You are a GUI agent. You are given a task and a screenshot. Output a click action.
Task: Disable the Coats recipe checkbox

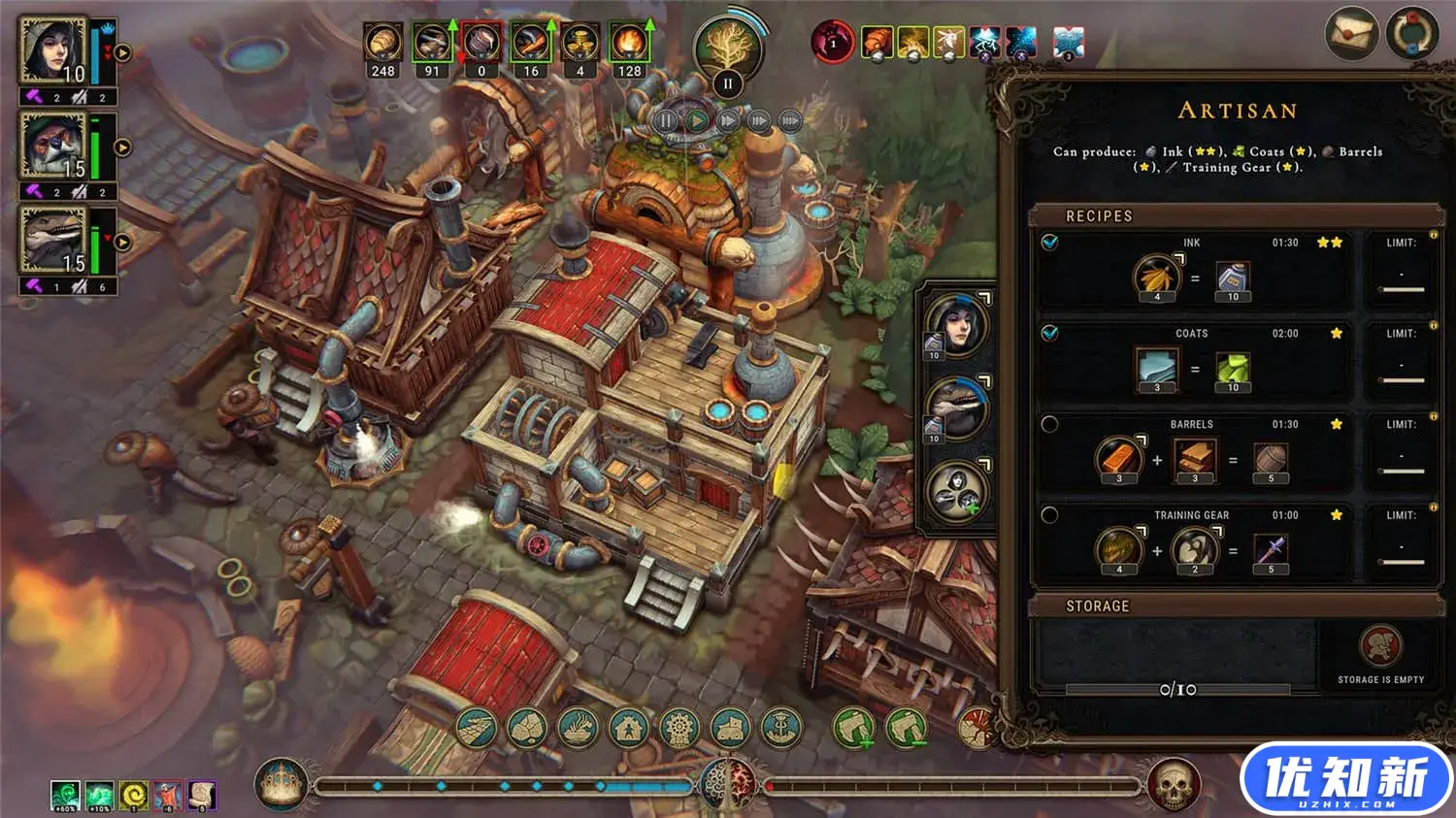1049,333
